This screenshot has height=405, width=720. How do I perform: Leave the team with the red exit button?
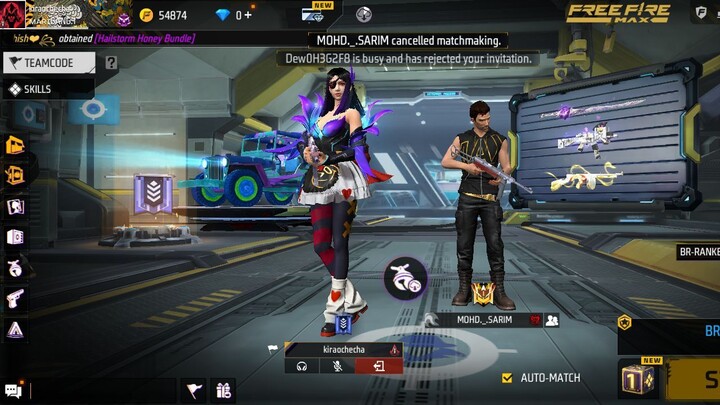pyautogui.click(x=379, y=366)
